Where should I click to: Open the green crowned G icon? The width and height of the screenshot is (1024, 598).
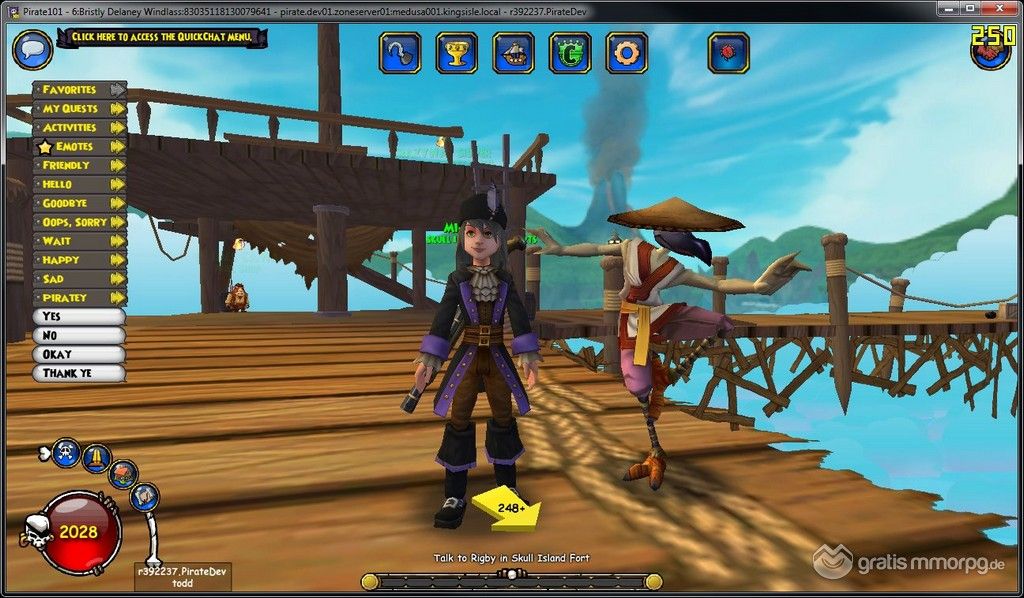(570, 53)
